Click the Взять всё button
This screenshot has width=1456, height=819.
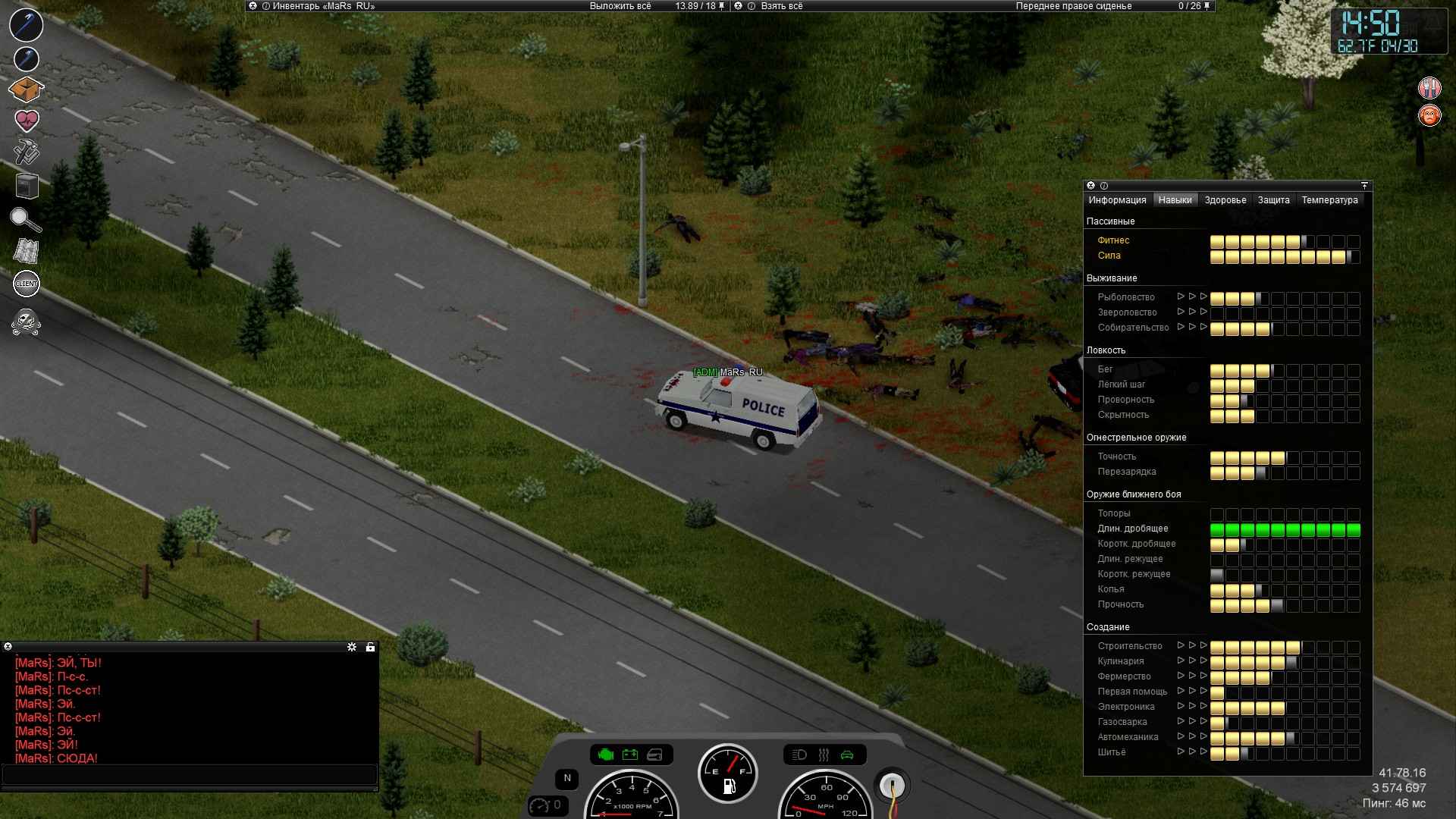click(781, 6)
